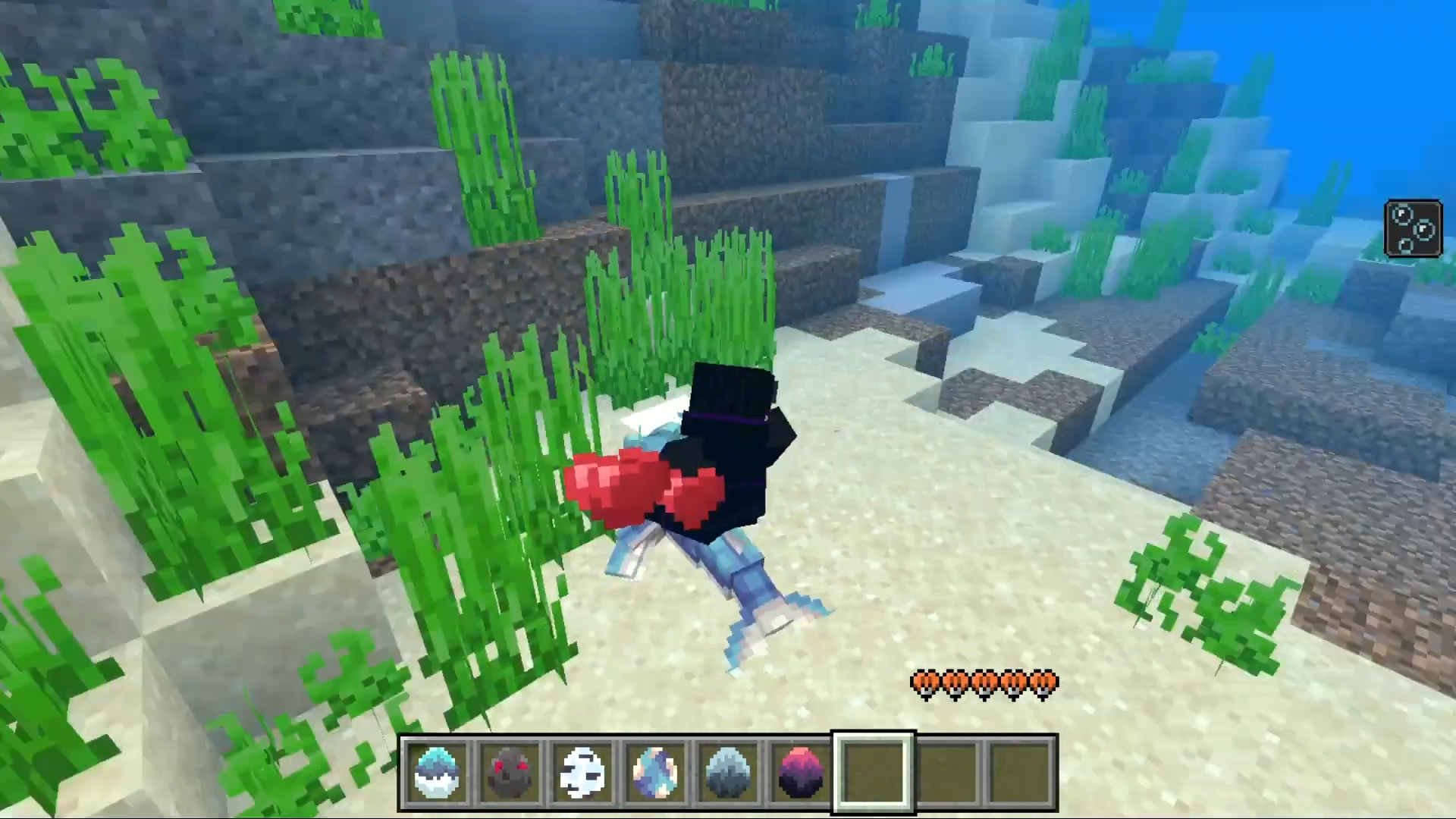Choose the dark gray egg with red eyes
The image size is (1456, 819).
pyautogui.click(x=510, y=772)
